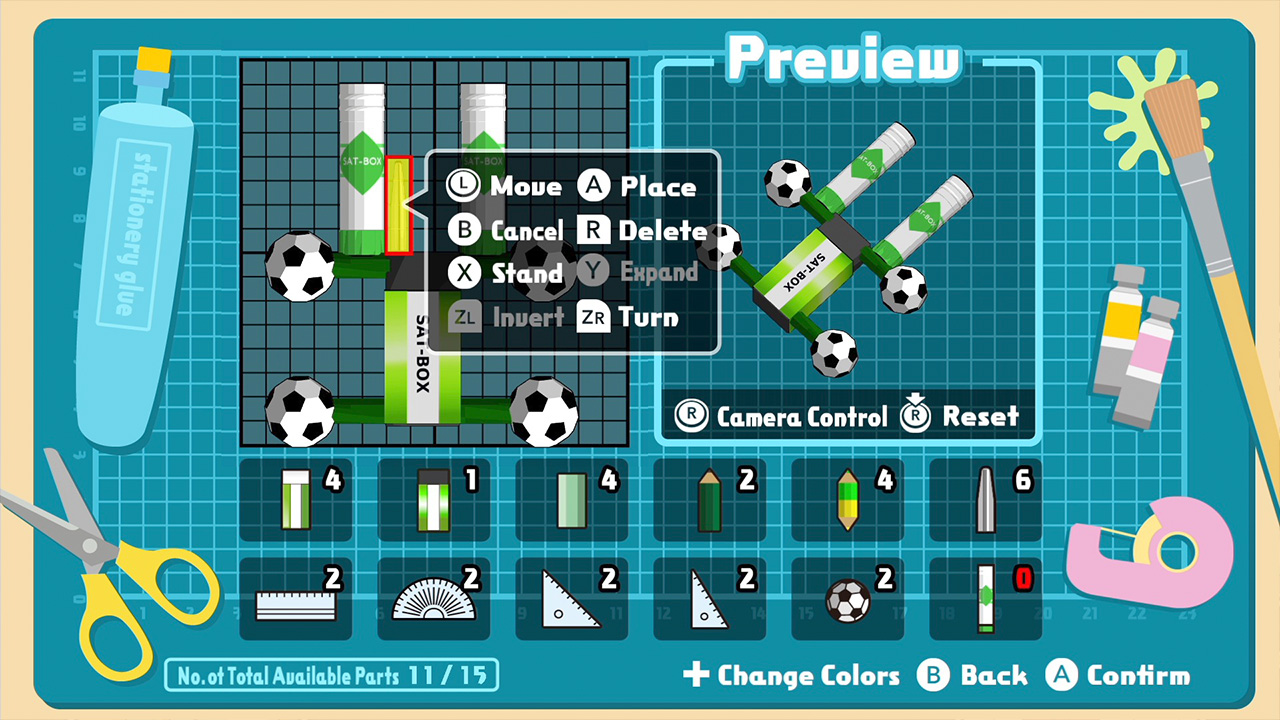Pick the soccer ball part

point(848,598)
